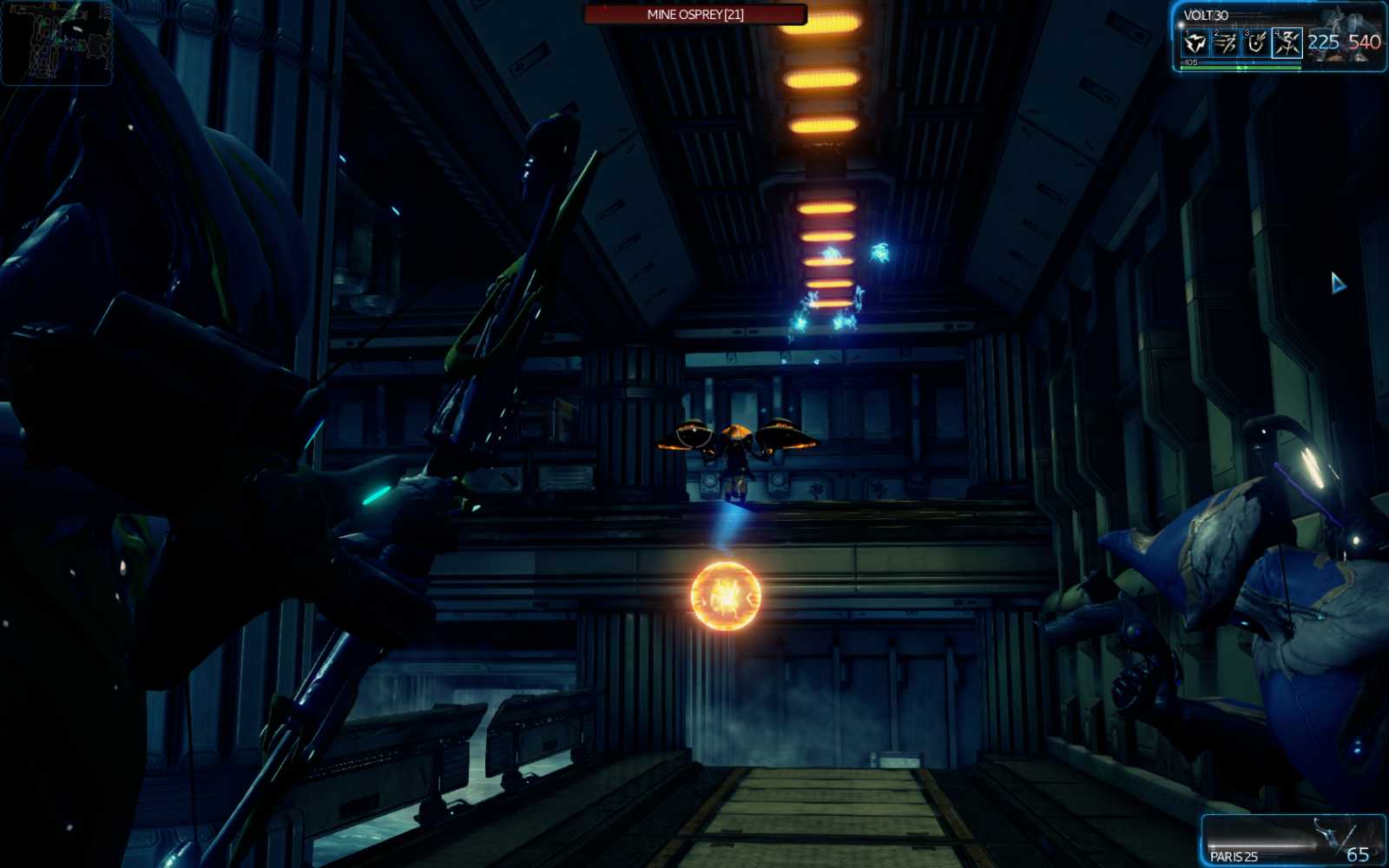Click the shield value 225
This screenshot has height=868, width=1389.
point(1323,42)
